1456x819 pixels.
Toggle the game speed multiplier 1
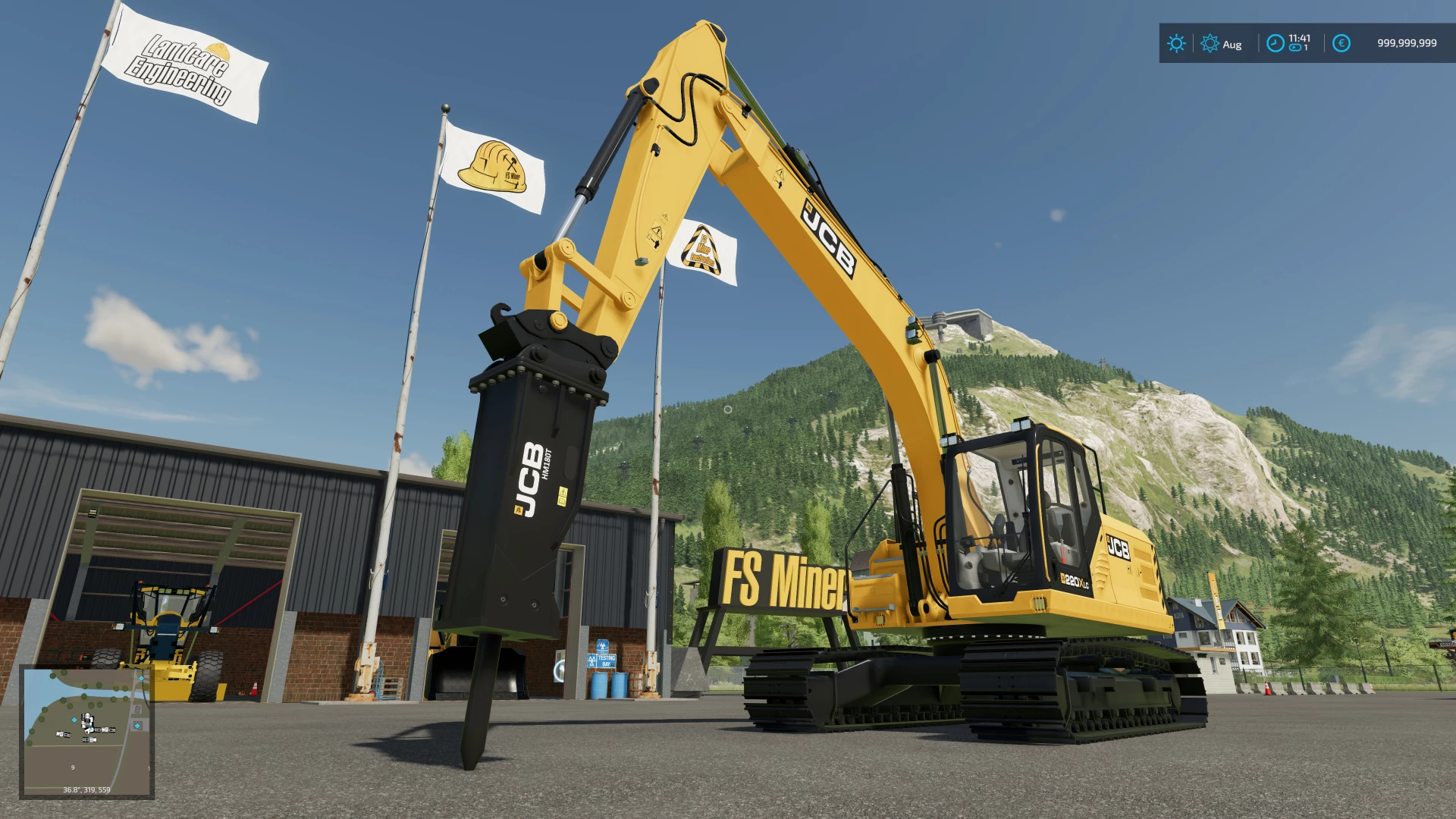(1305, 48)
